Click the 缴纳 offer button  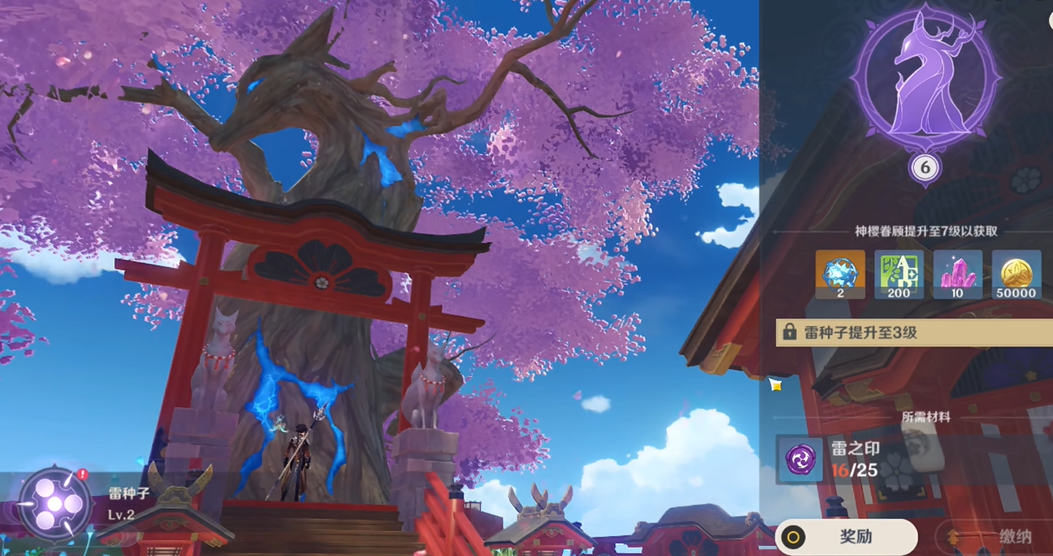(993, 537)
